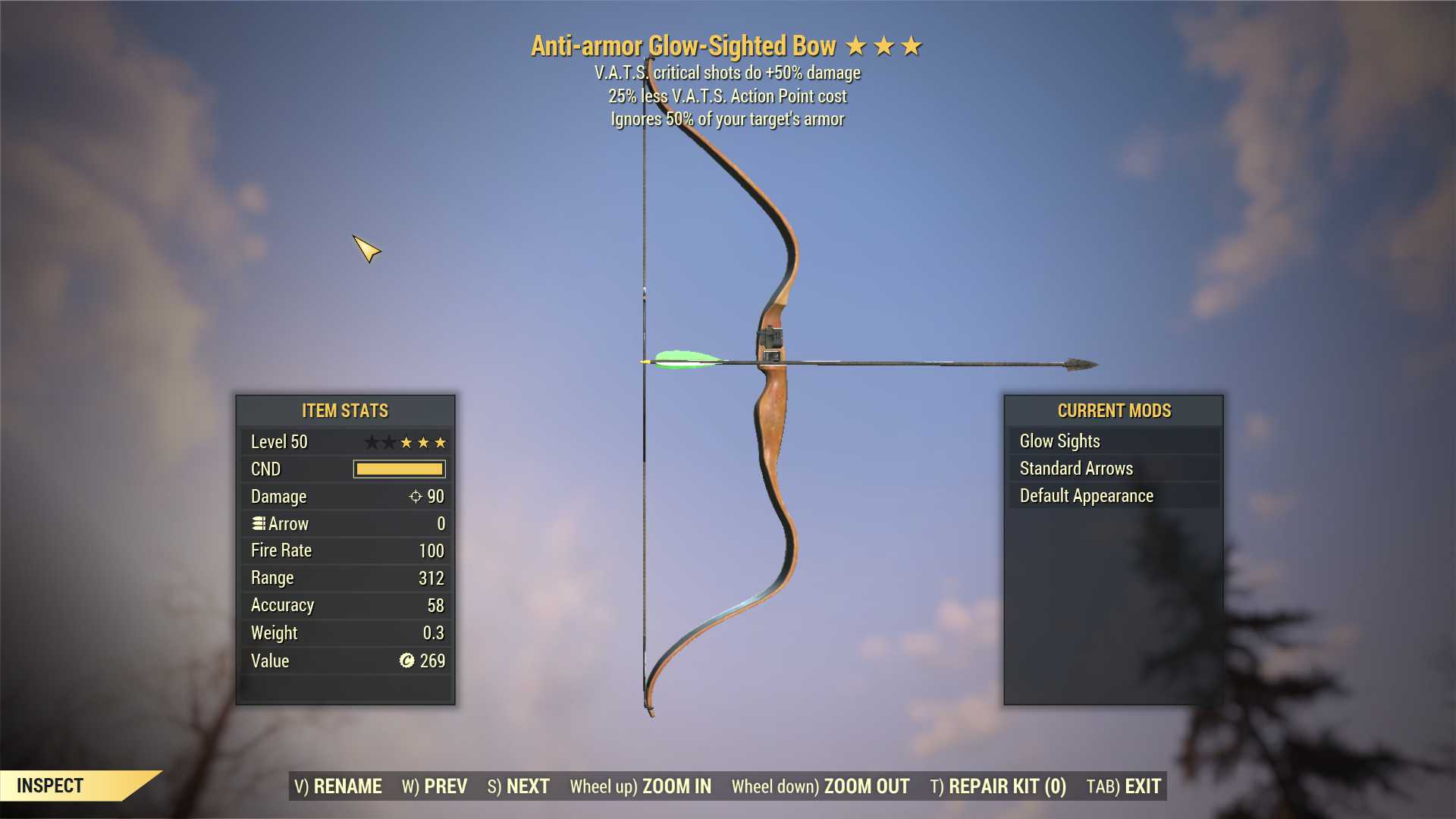Select ZOOM OUT in the bottom bar

pyautogui.click(x=821, y=786)
